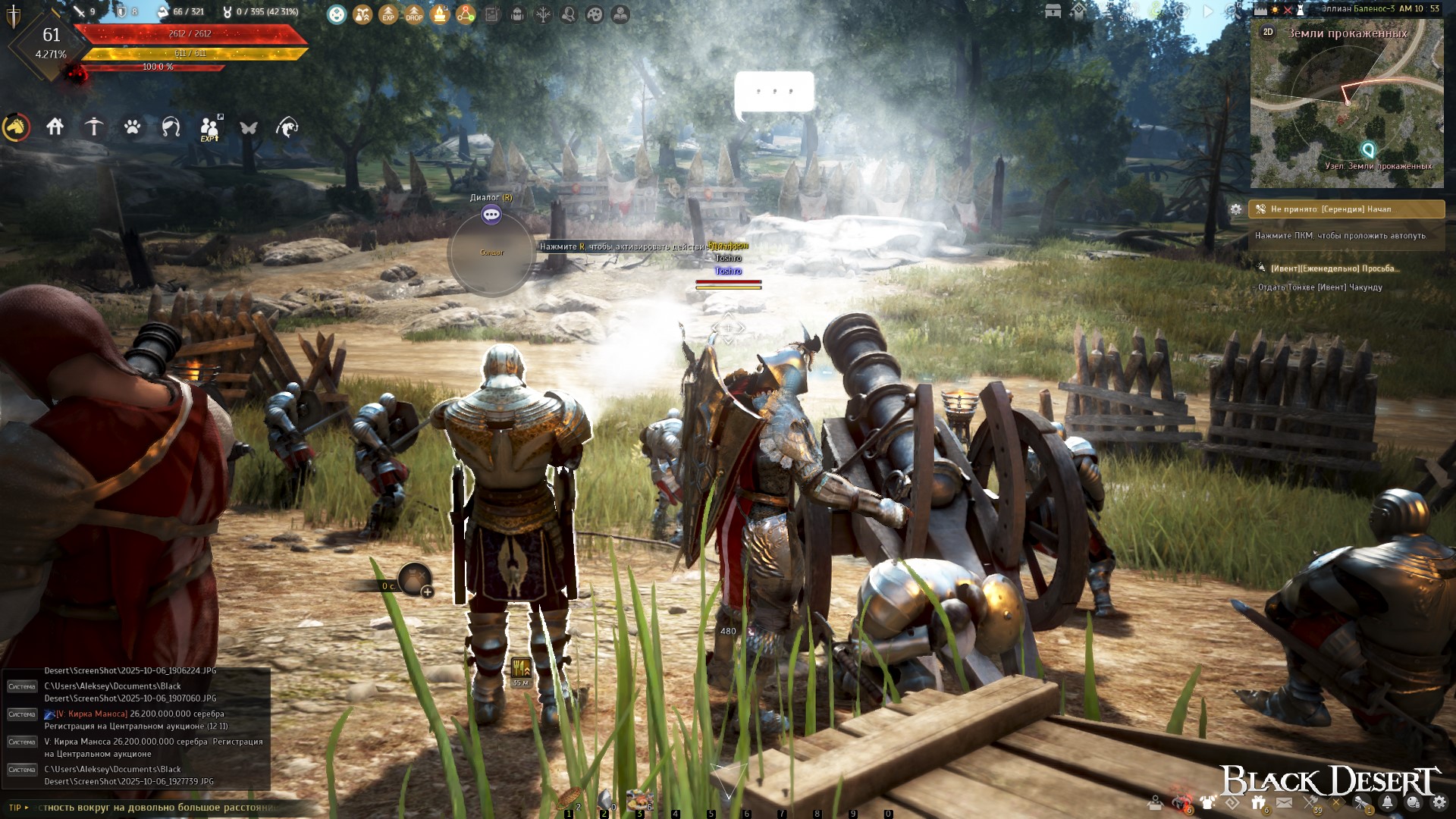Open the pickaxe worker icon
1456x819 pixels.
(x=94, y=127)
